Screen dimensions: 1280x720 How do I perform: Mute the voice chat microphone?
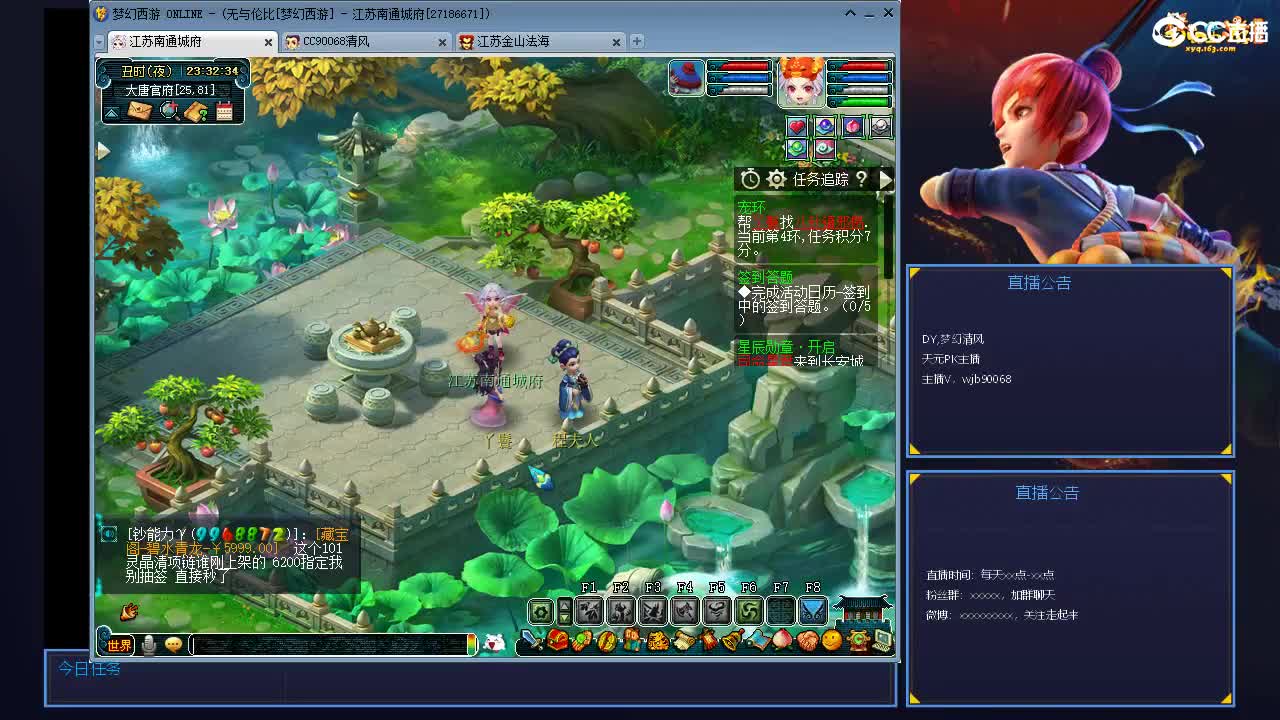(x=149, y=644)
